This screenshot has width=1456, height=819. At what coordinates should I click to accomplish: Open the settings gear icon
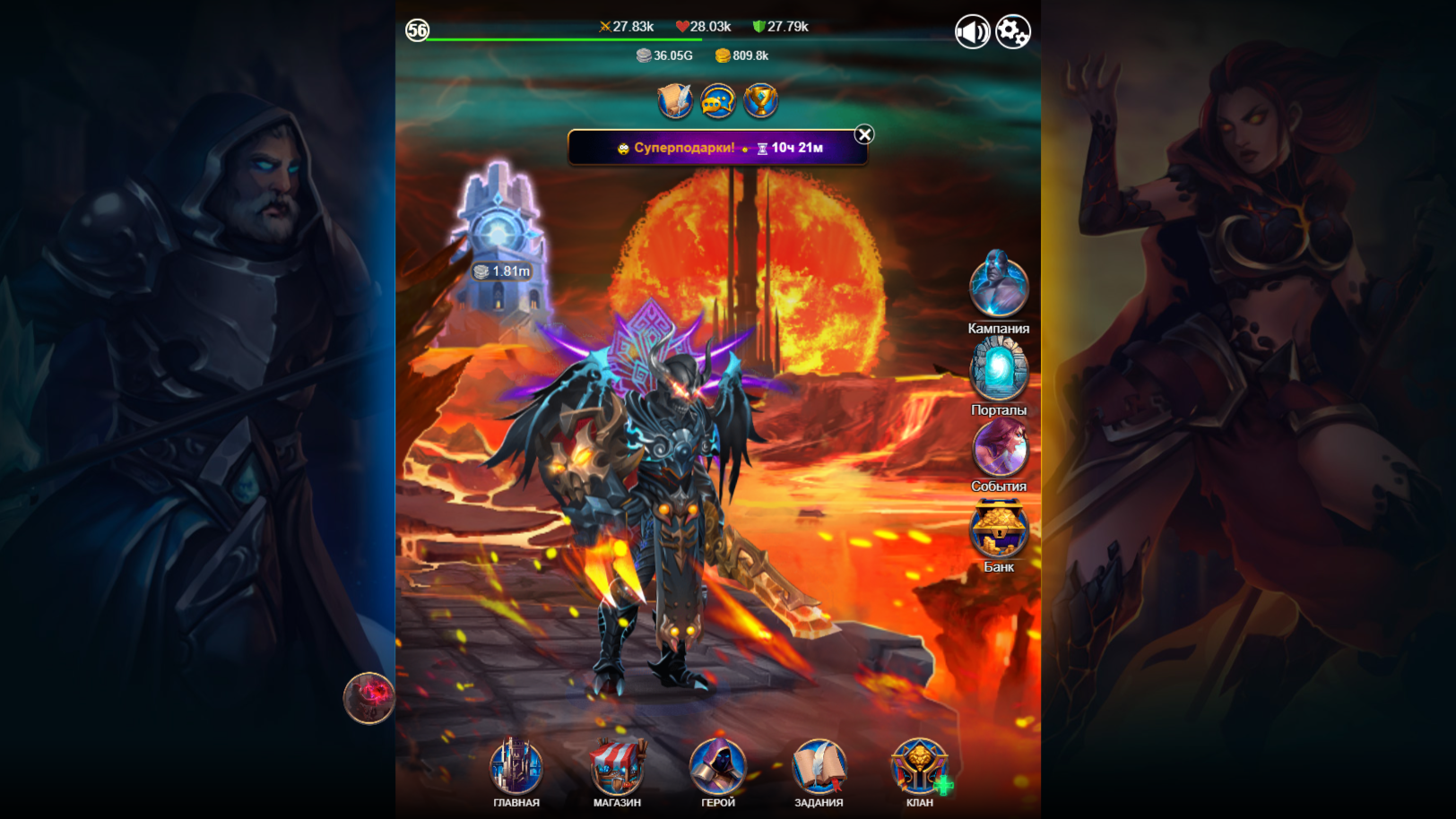pos(1011,30)
